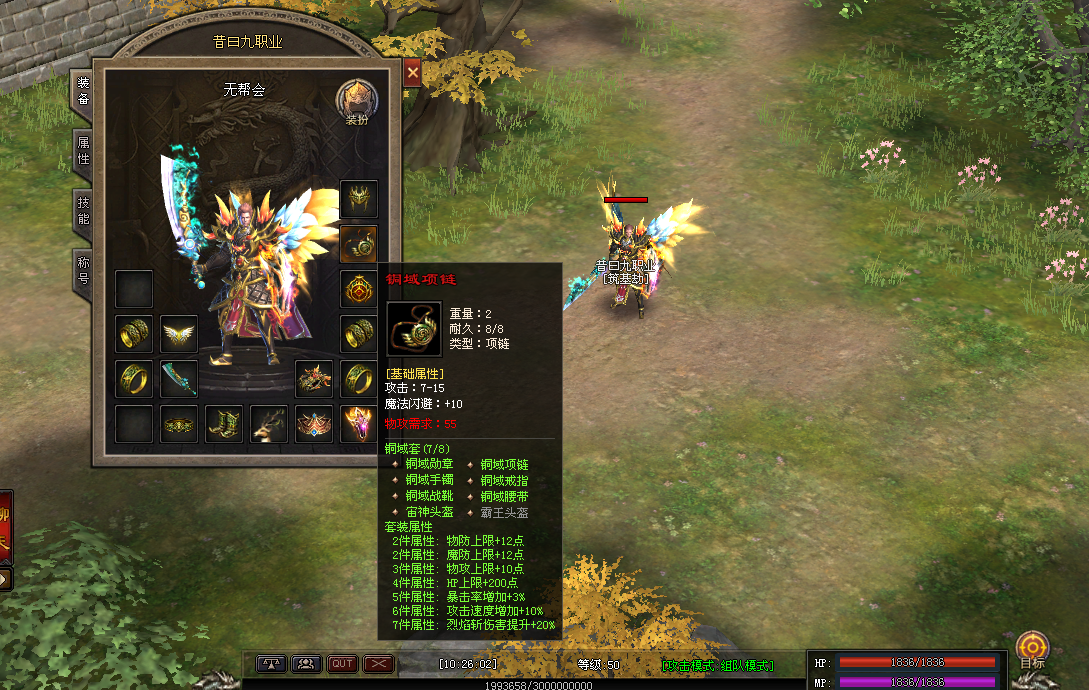
Task: Open the 技能 skills tab
Action: pyautogui.click(x=84, y=210)
